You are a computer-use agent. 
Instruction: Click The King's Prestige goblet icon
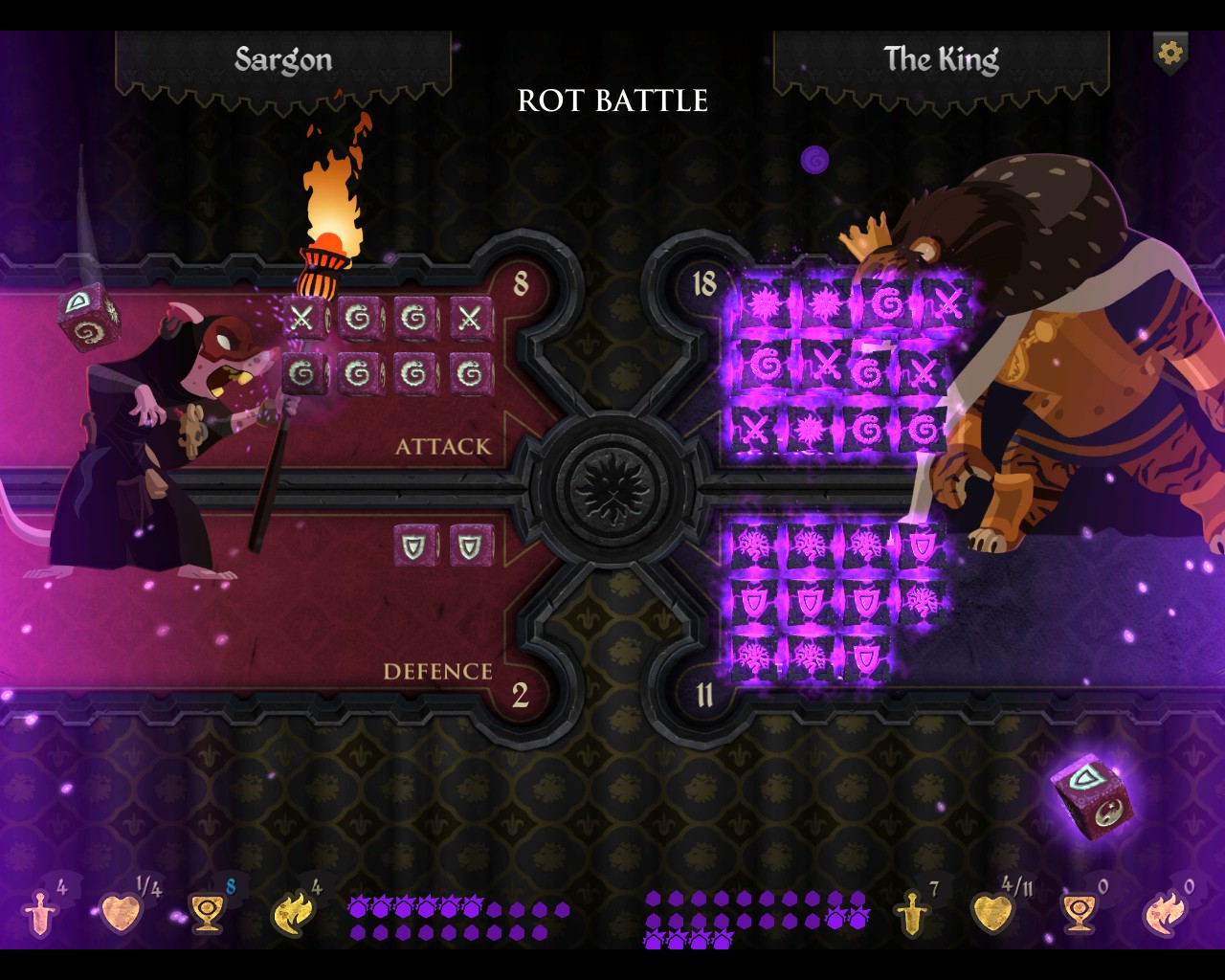point(1080,914)
